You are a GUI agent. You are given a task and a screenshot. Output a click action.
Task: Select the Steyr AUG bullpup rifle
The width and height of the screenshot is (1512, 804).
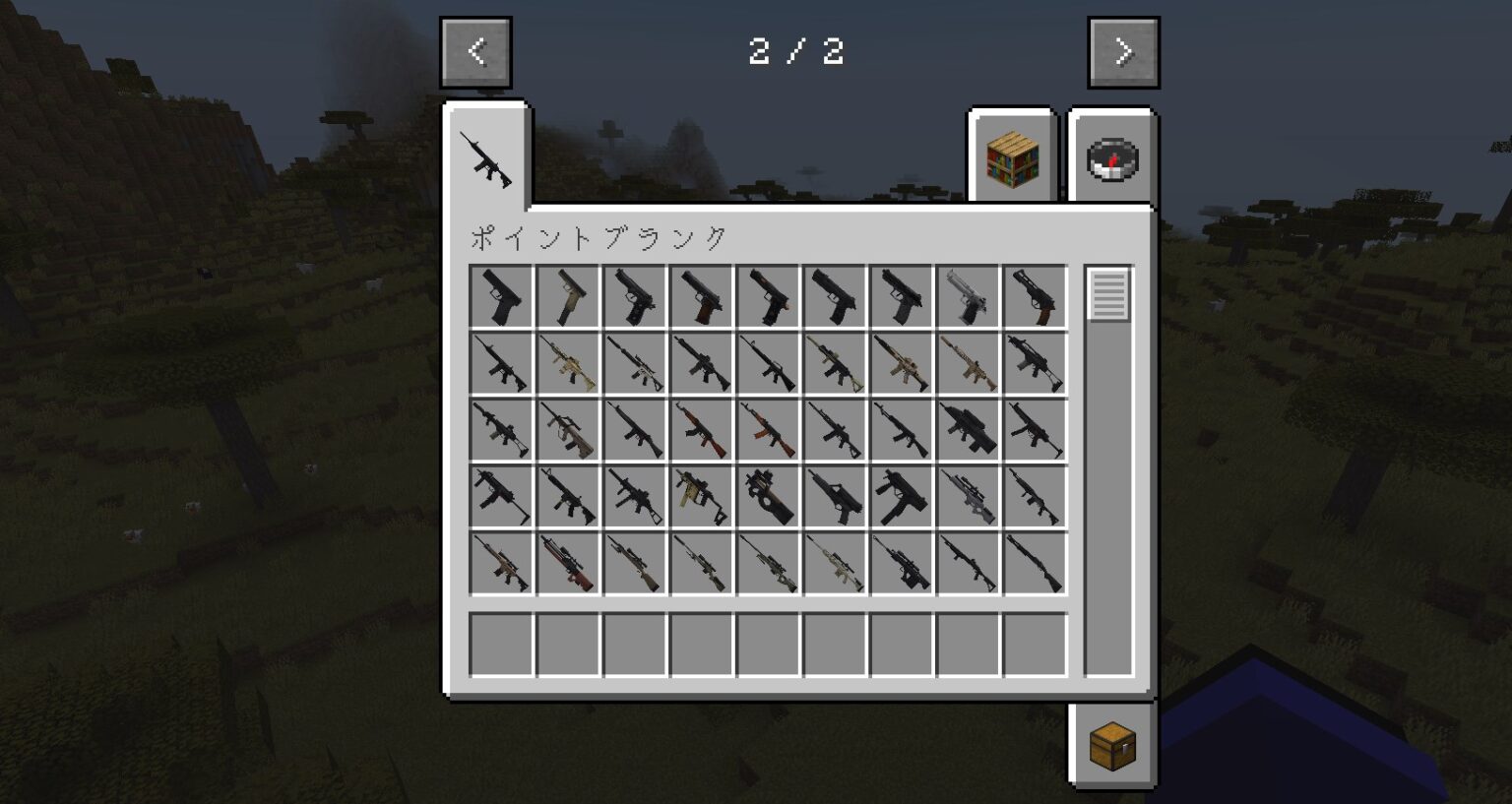(569, 430)
